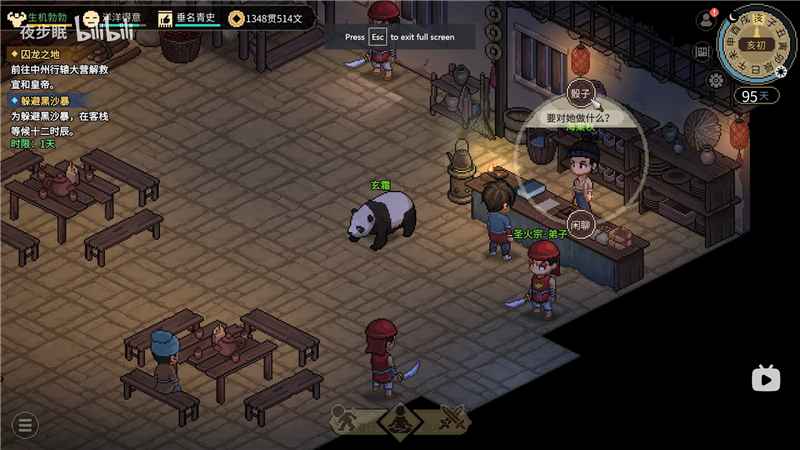The image size is (800, 450).
Task: Open the character portrait with red notification
Action: coord(705,19)
